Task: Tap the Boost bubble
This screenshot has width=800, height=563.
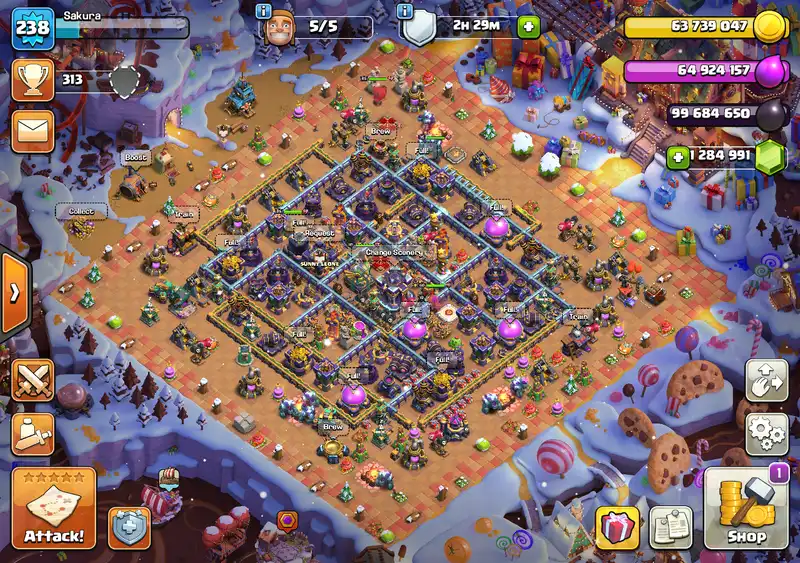Action: click(x=135, y=157)
